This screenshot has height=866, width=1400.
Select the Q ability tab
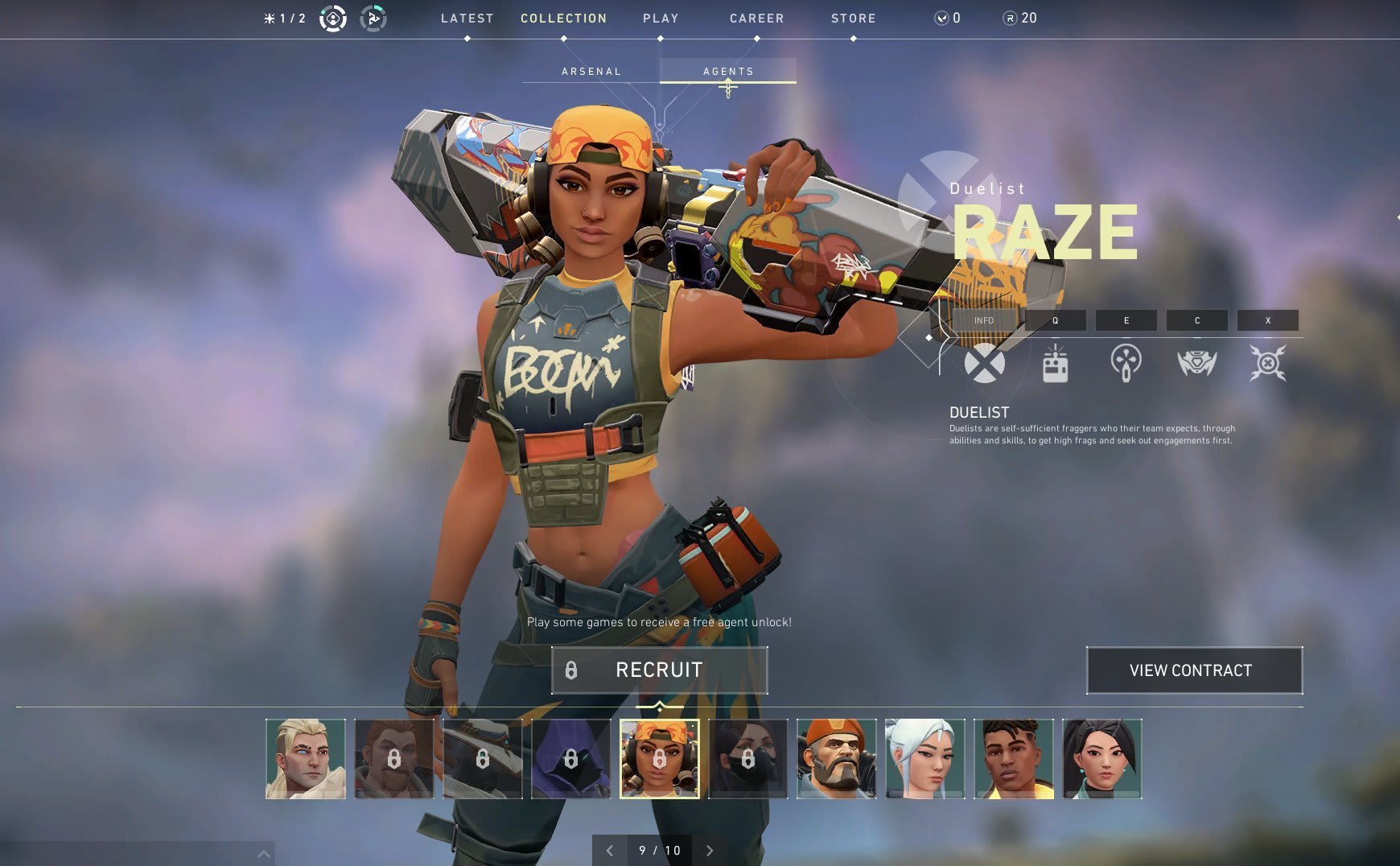coord(1055,320)
